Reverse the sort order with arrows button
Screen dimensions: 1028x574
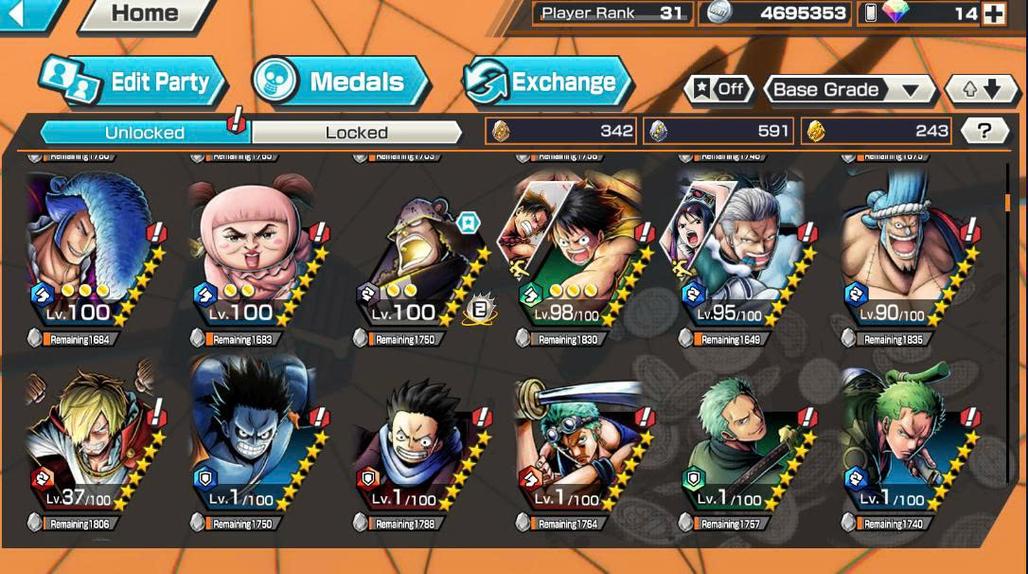point(980,89)
